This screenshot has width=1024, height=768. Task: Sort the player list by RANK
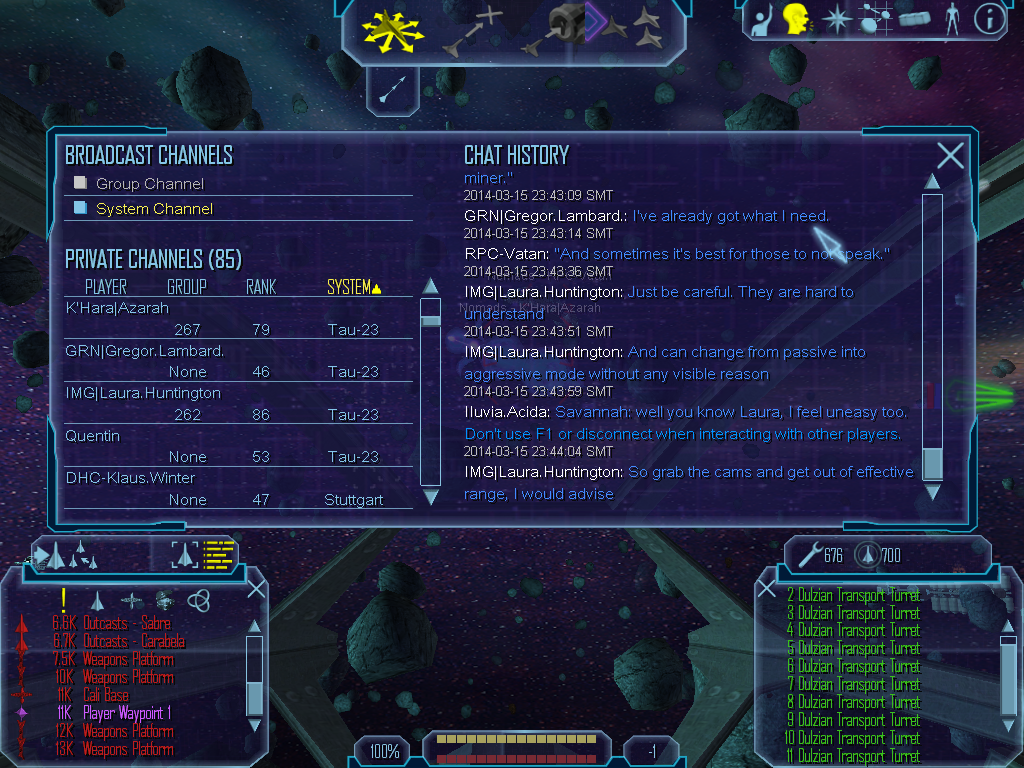pos(260,287)
